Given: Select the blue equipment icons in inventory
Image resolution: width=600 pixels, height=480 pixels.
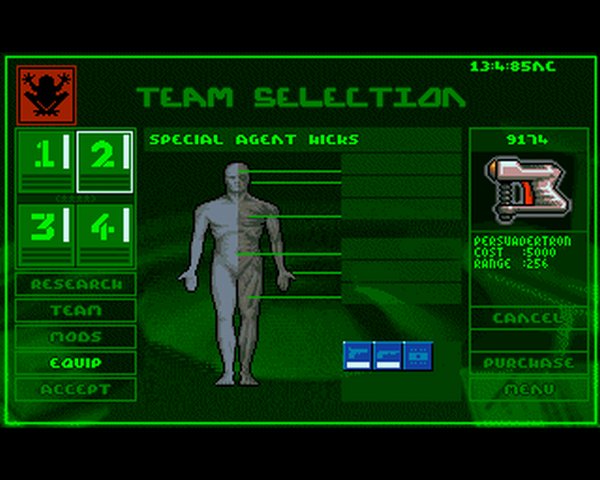Looking at the screenshot, I should coord(389,356).
